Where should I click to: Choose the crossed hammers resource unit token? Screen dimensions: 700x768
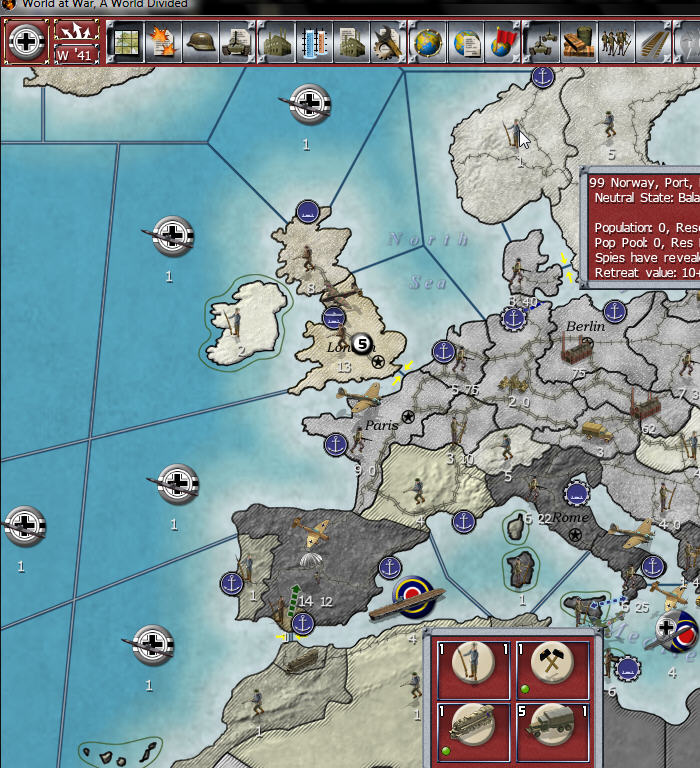(551, 663)
